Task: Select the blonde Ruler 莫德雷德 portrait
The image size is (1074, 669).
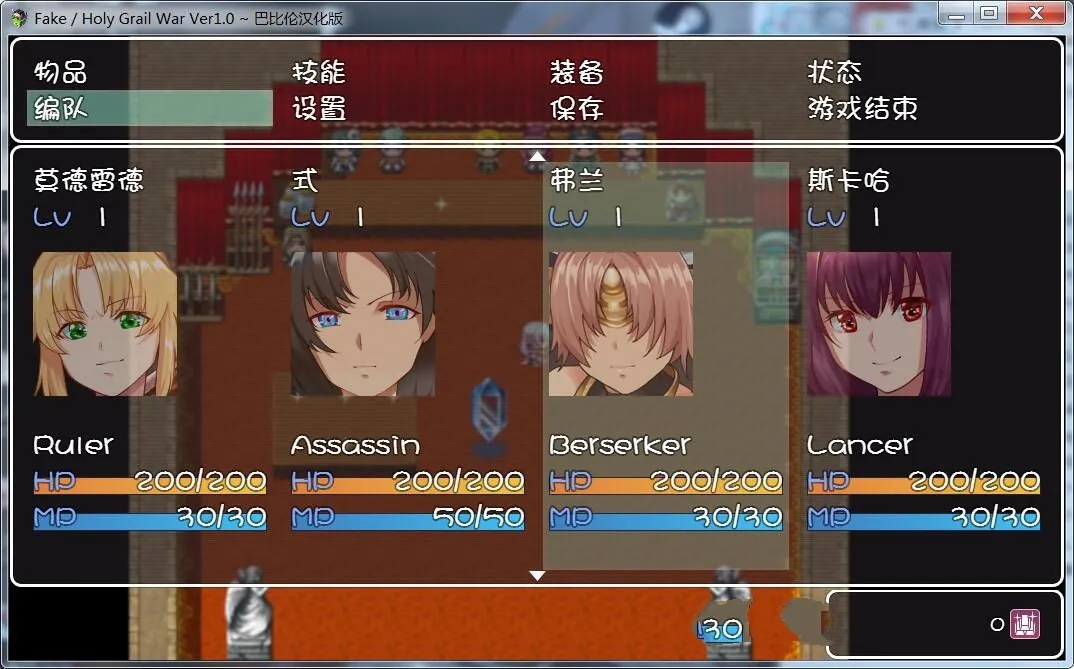Action: (105, 323)
